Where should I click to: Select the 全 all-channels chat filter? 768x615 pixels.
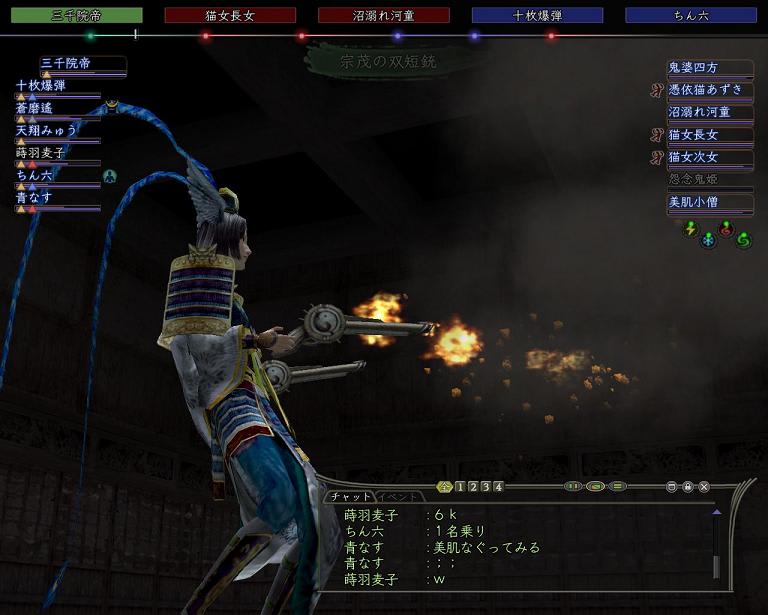pos(445,487)
